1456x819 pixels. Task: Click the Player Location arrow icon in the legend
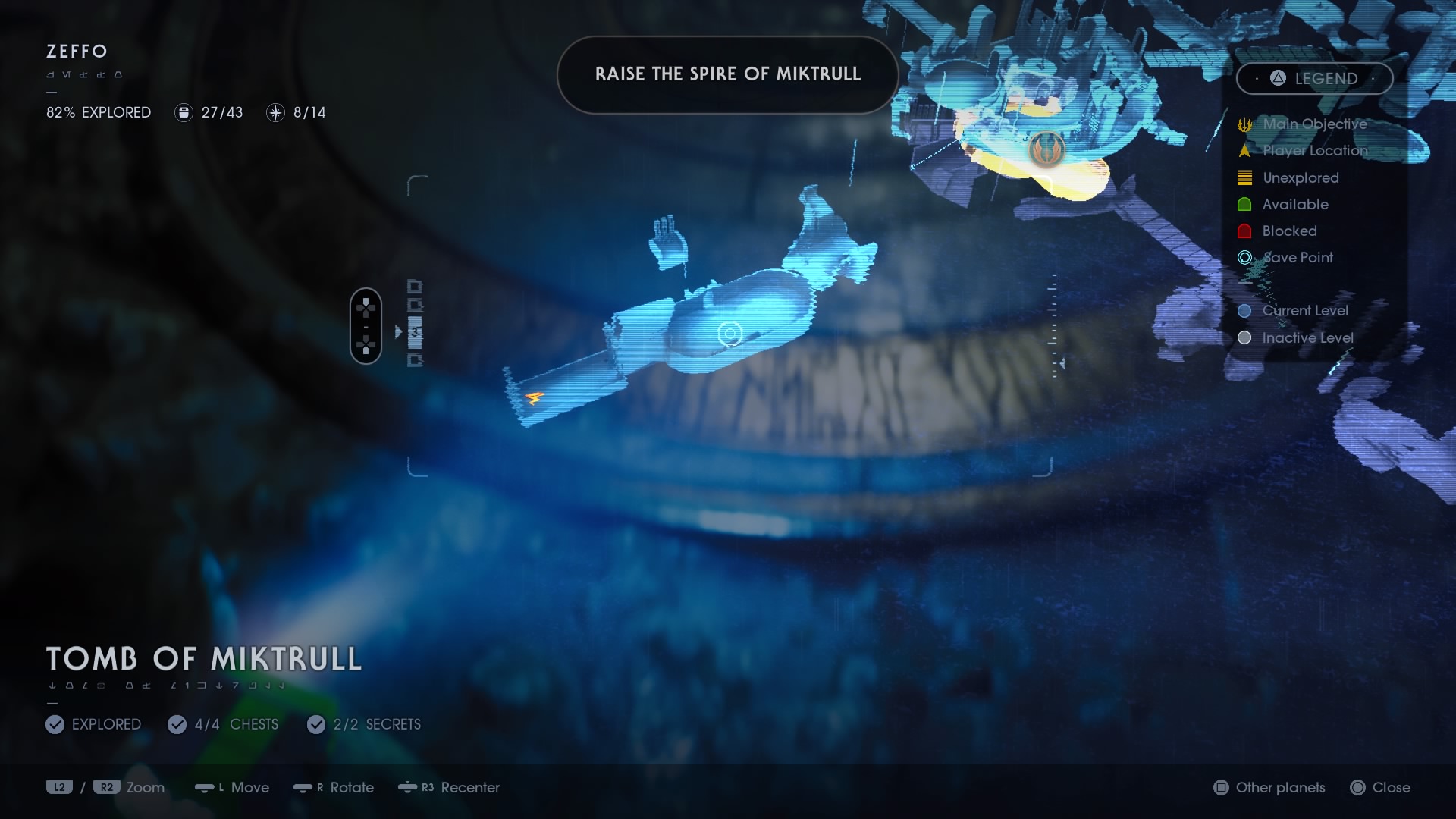click(x=1244, y=151)
